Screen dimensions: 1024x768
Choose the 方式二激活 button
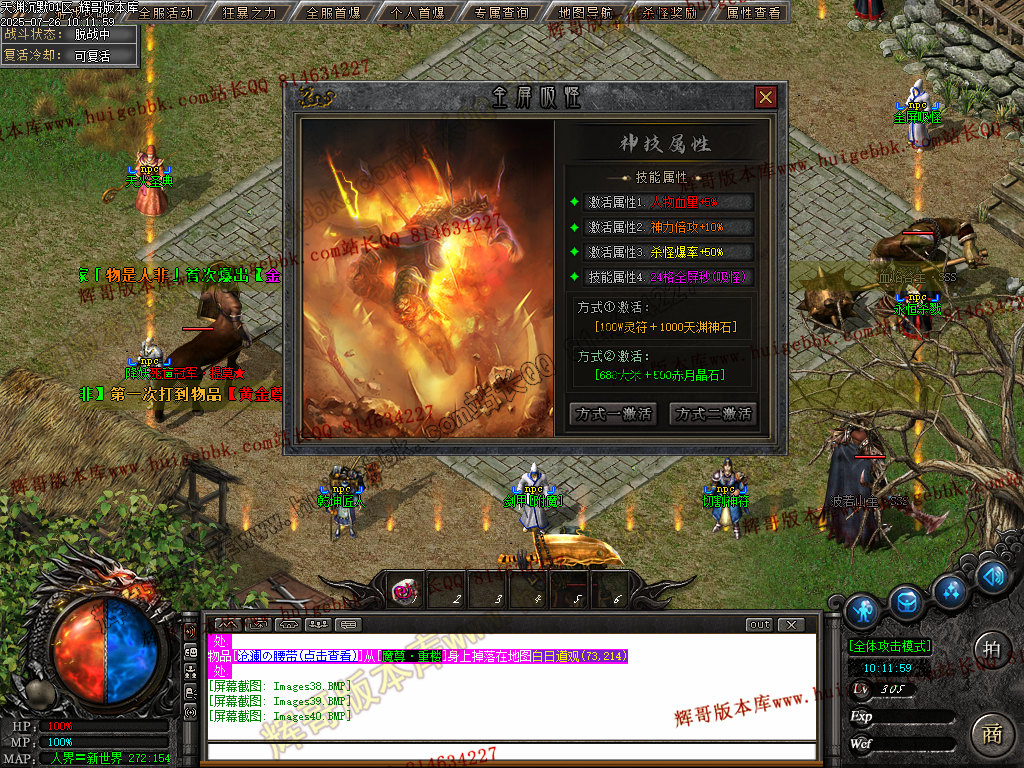pos(713,414)
